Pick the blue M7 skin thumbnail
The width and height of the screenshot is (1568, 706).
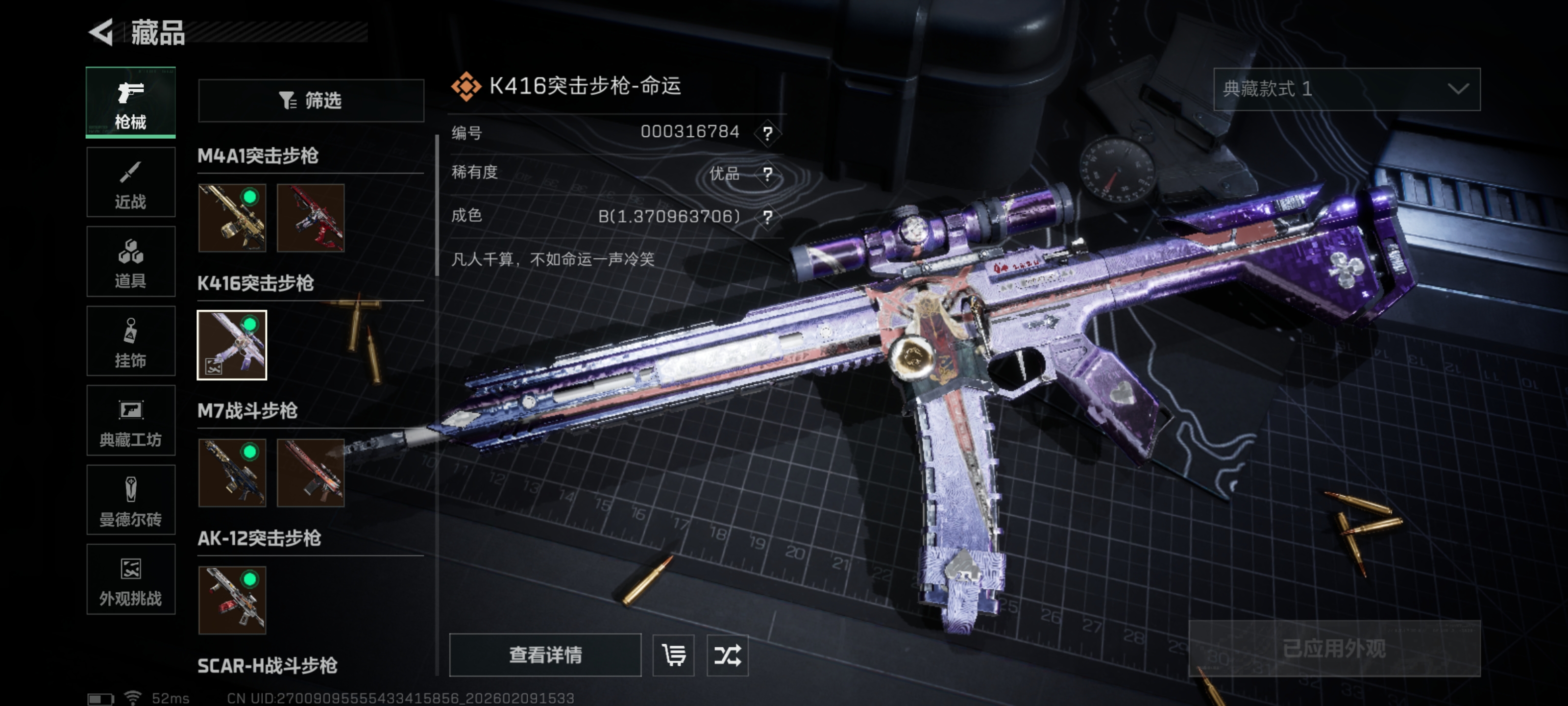[232, 473]
